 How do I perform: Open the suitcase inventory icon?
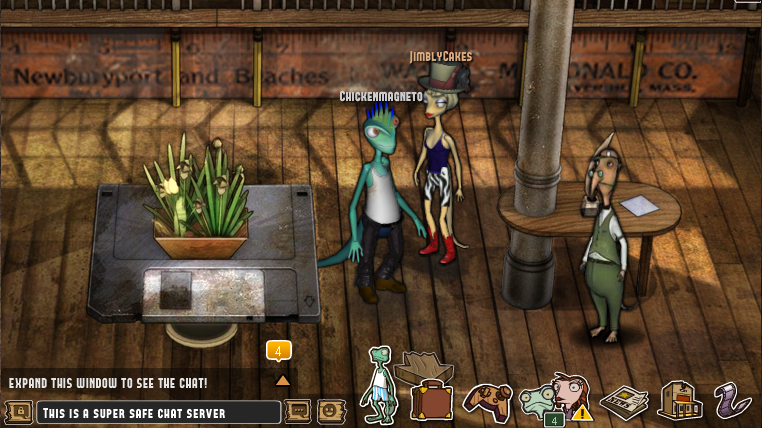(x=430, y=396)
